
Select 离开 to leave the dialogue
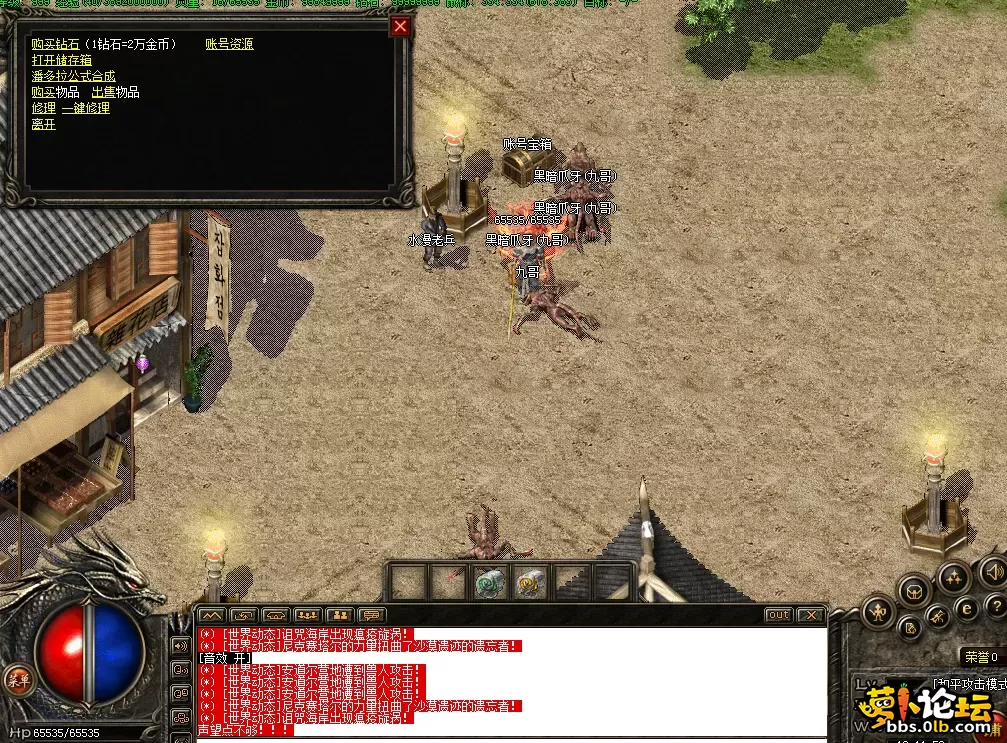point(43,124)
